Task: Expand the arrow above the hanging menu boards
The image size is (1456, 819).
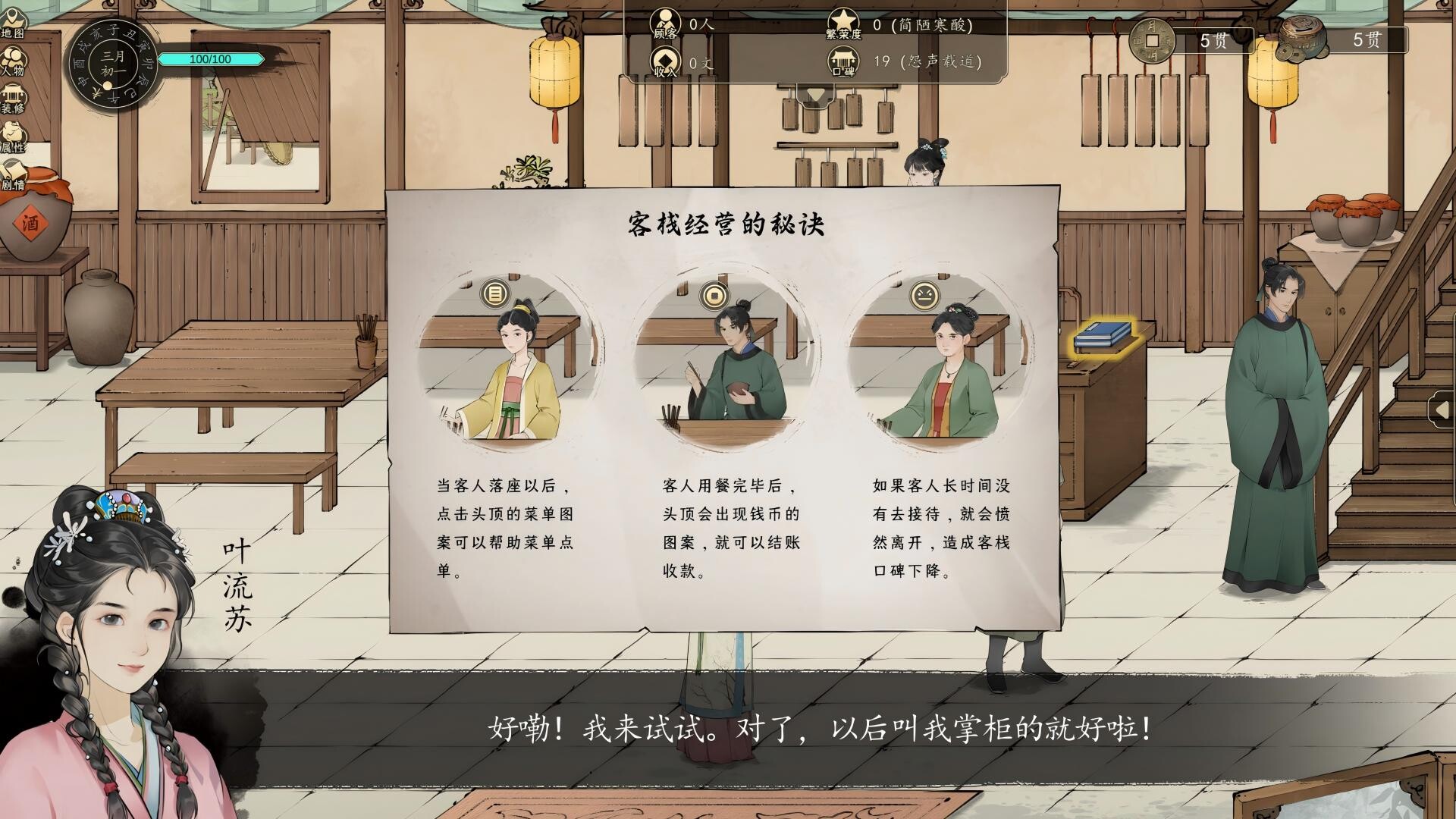Action: 816,93
